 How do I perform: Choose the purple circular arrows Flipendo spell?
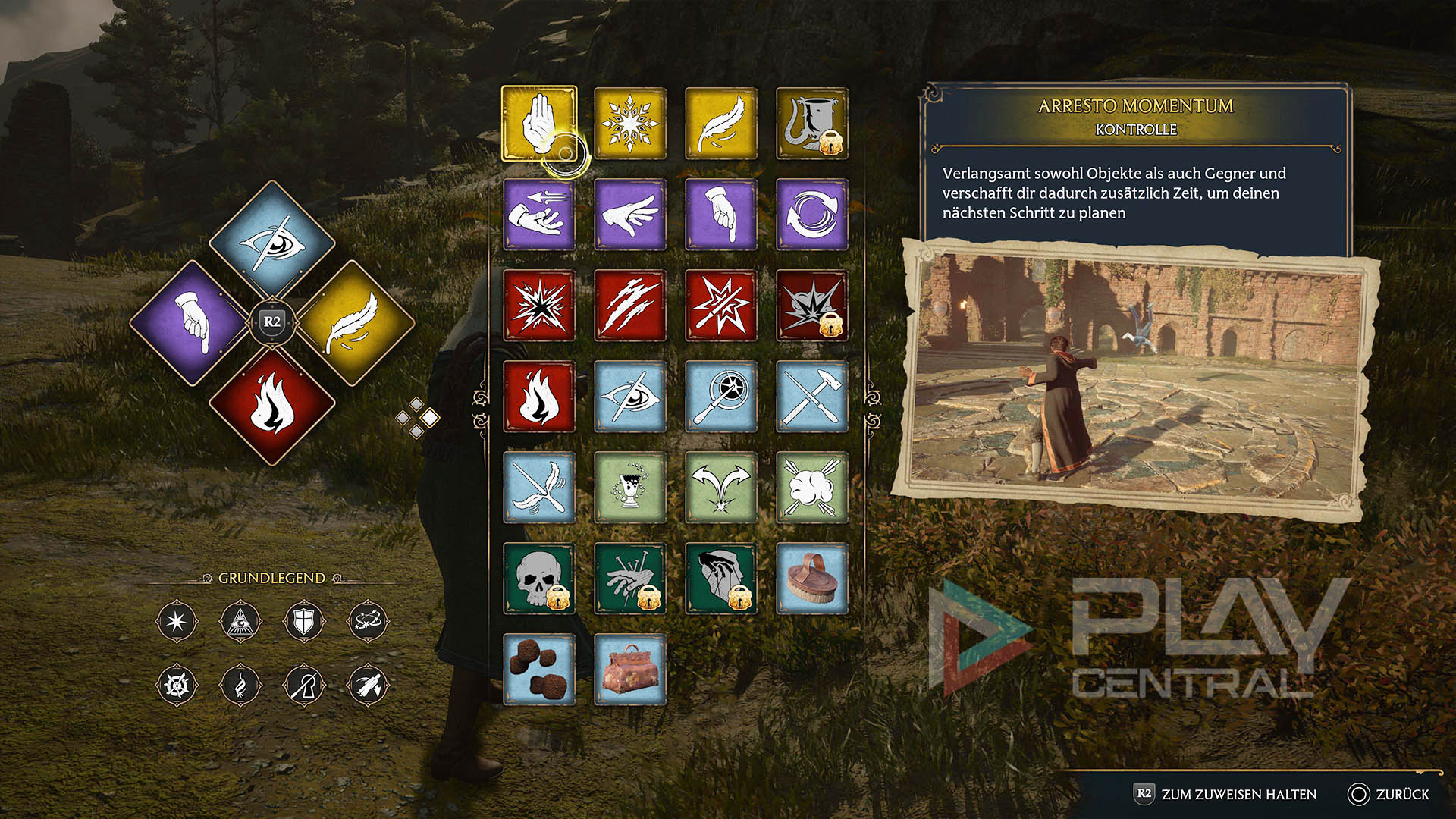(811, 214)
